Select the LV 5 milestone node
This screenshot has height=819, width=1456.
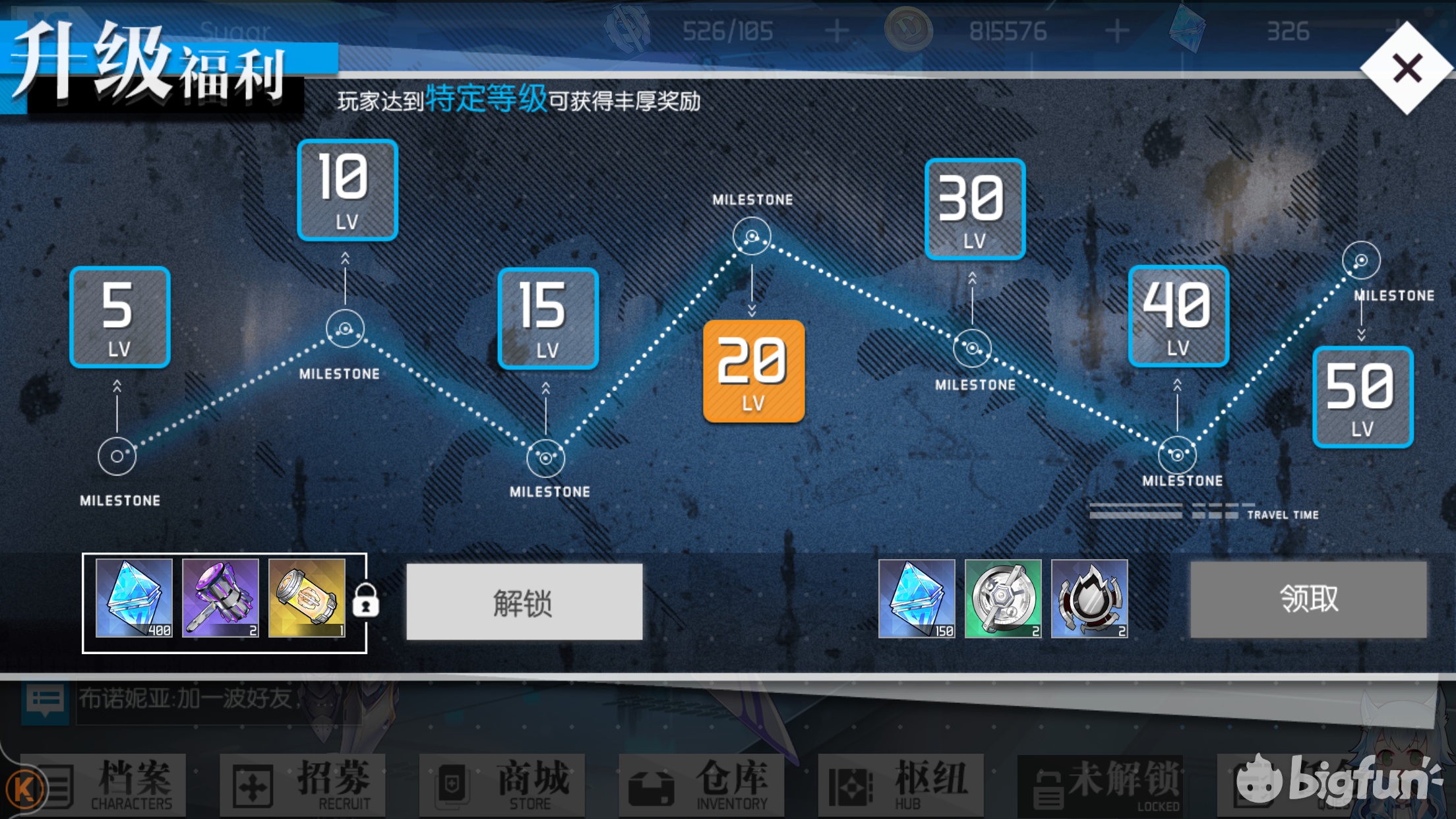tap(119, 318)
